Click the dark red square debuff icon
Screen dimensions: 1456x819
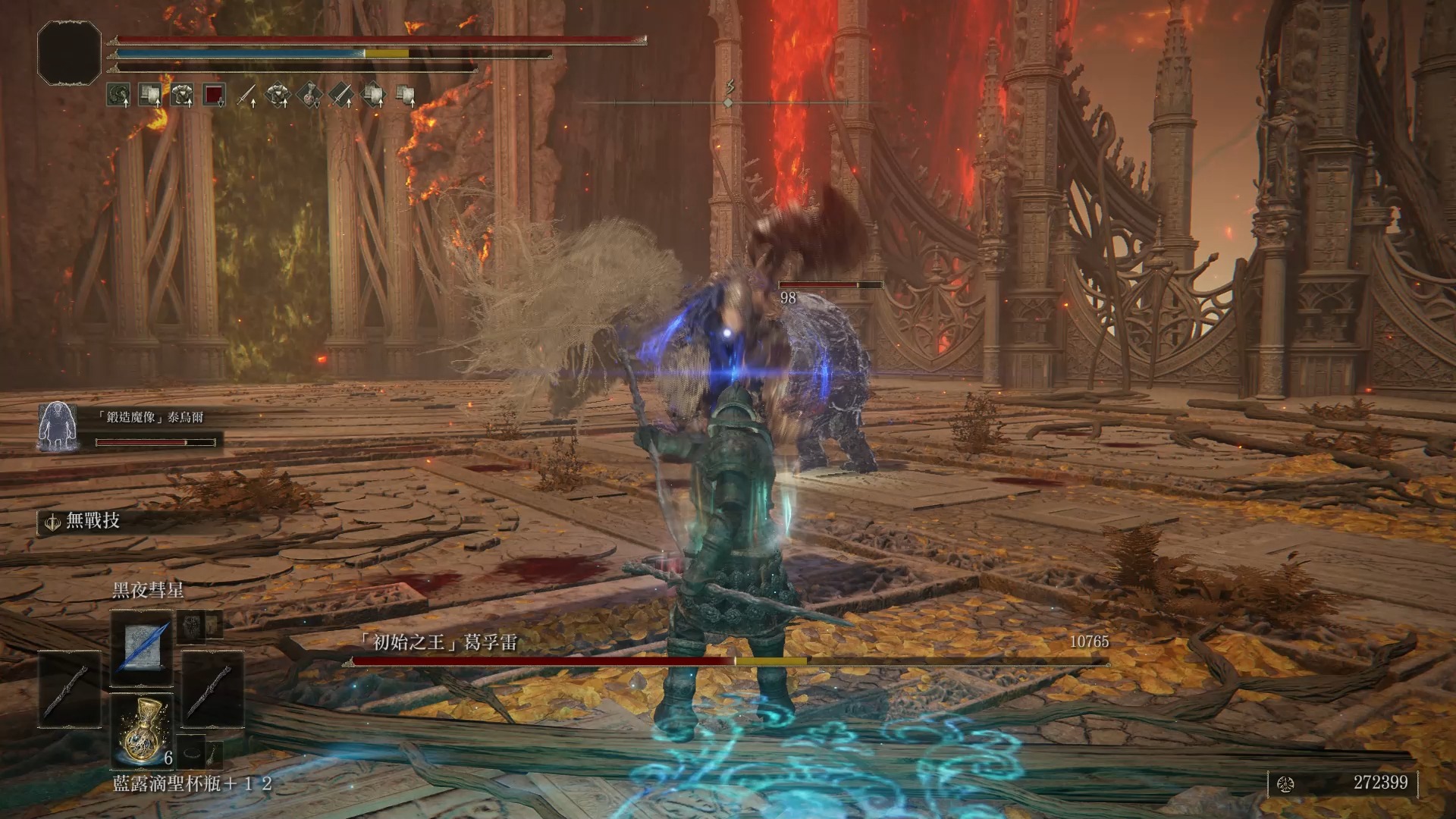[215, 96]
